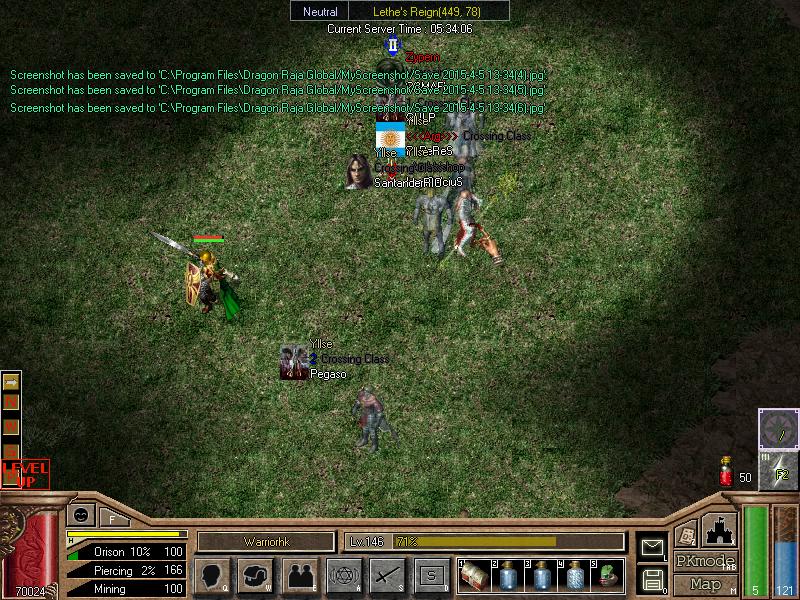The width and height of the screenshot is (800, 600).
Task: Open the castle silhouette button
Action: tap(719, 528)
